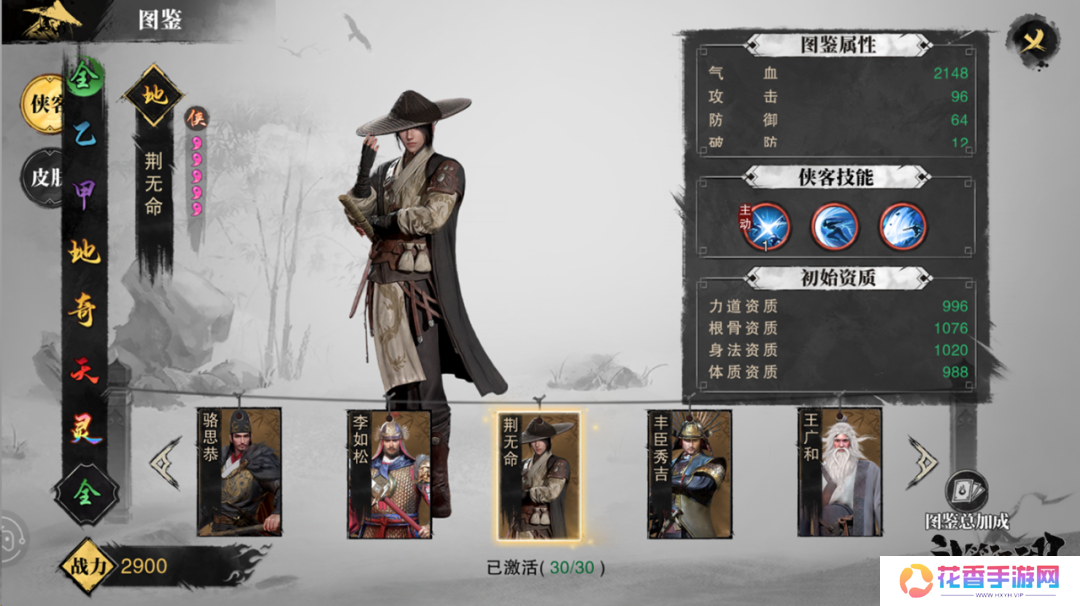Open the 皮肤 skins tab
This screenshot has height=606, width=1080.
pyautogui.click(x=42, y=177)
